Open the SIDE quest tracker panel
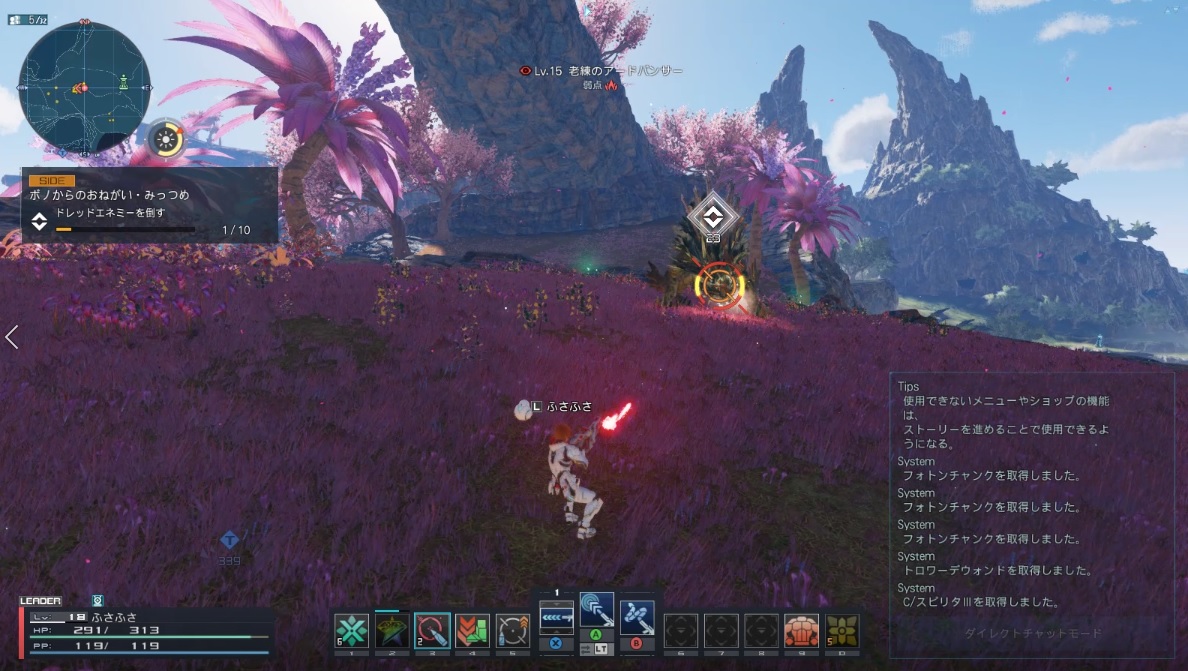 (x=150, y=206)
